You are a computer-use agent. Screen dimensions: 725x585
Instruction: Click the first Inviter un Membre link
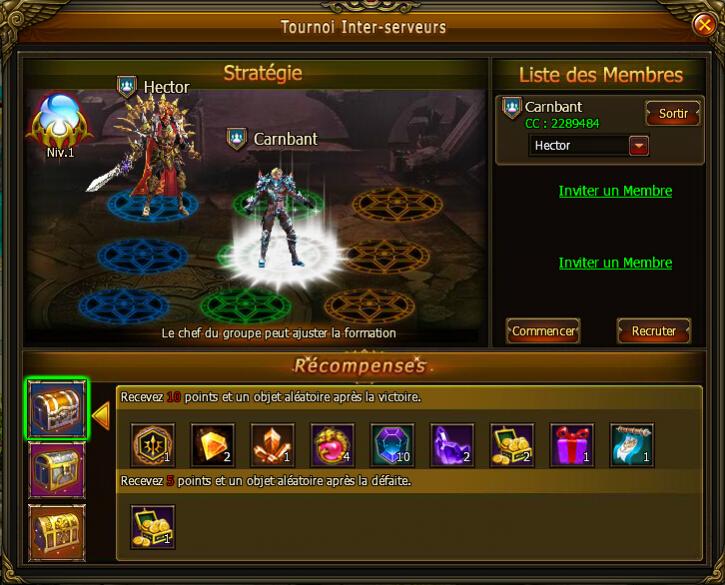click(615, 191)
